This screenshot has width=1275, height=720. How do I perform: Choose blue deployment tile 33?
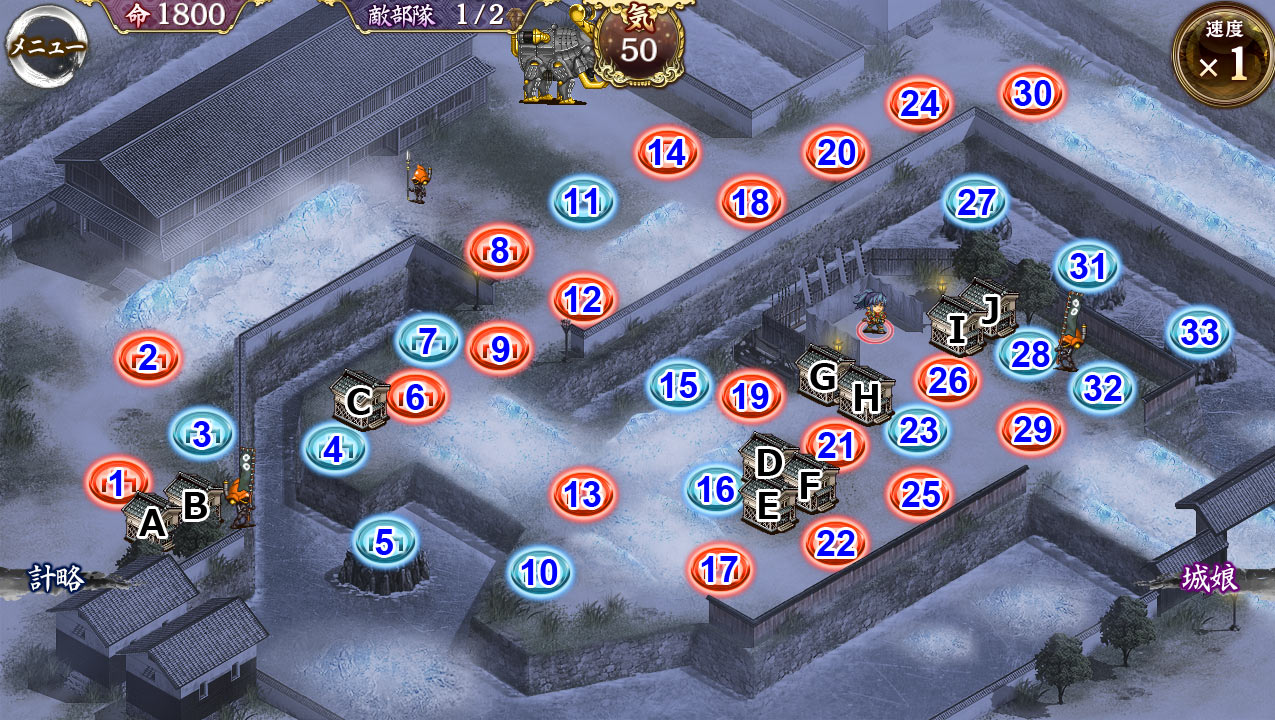click(x=1199, y=332)
